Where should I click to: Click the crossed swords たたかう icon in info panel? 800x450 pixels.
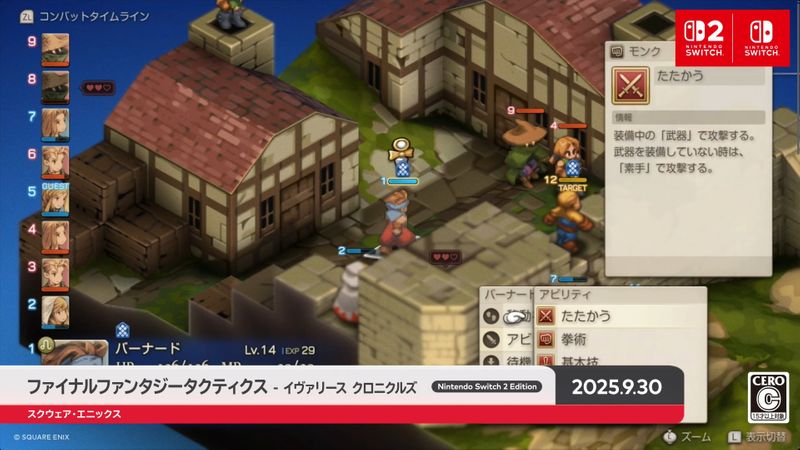(x=629, y=85)
